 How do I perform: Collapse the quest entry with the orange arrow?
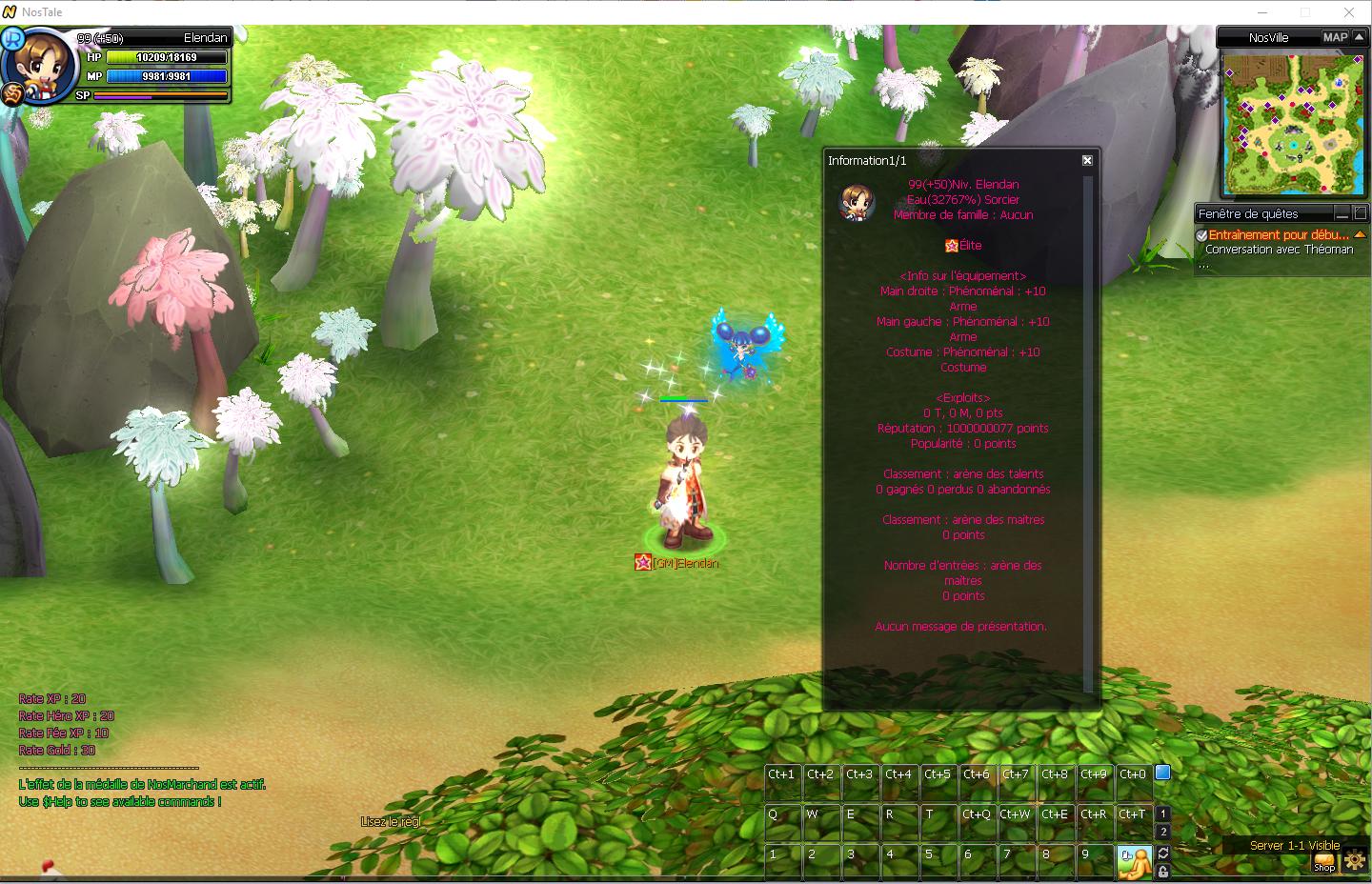pyautogui.click(x=1360, y=234)
